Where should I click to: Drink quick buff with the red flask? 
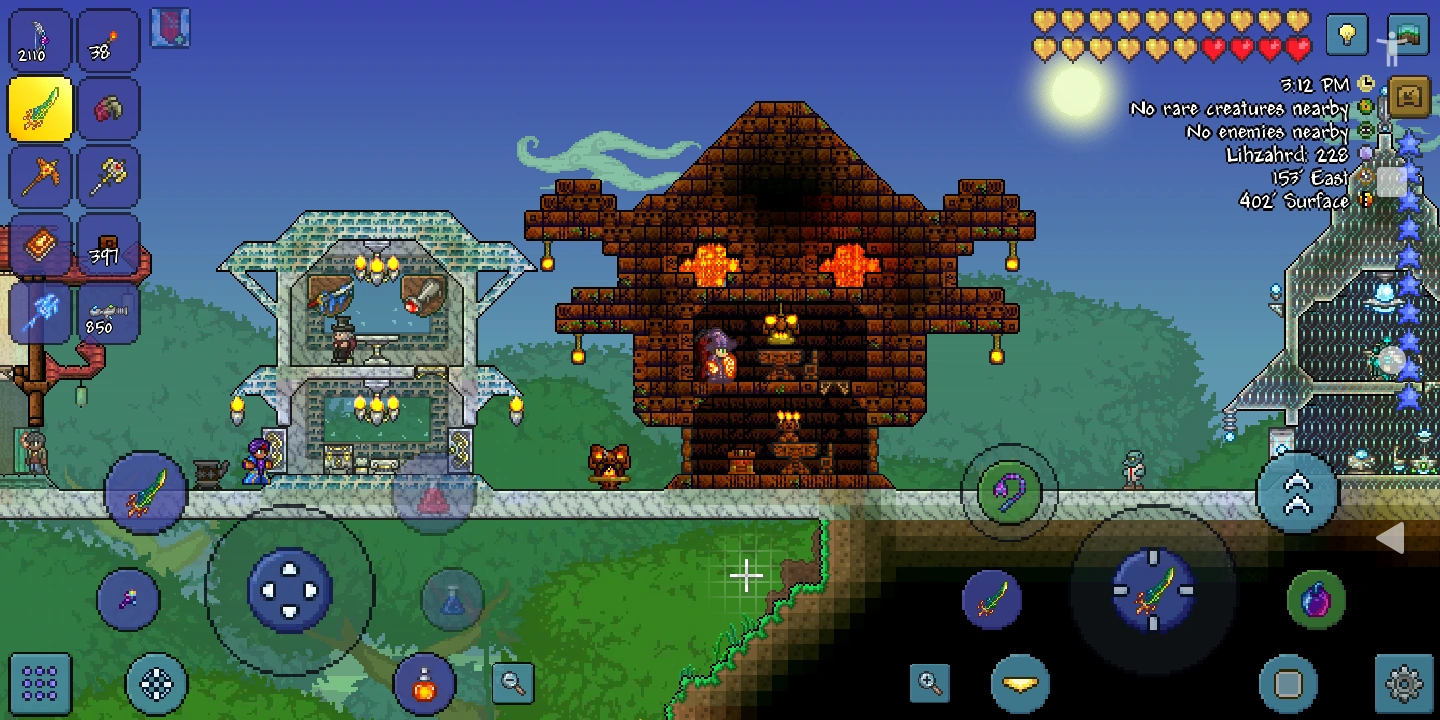pyautogui.click(x=425, y=684)
